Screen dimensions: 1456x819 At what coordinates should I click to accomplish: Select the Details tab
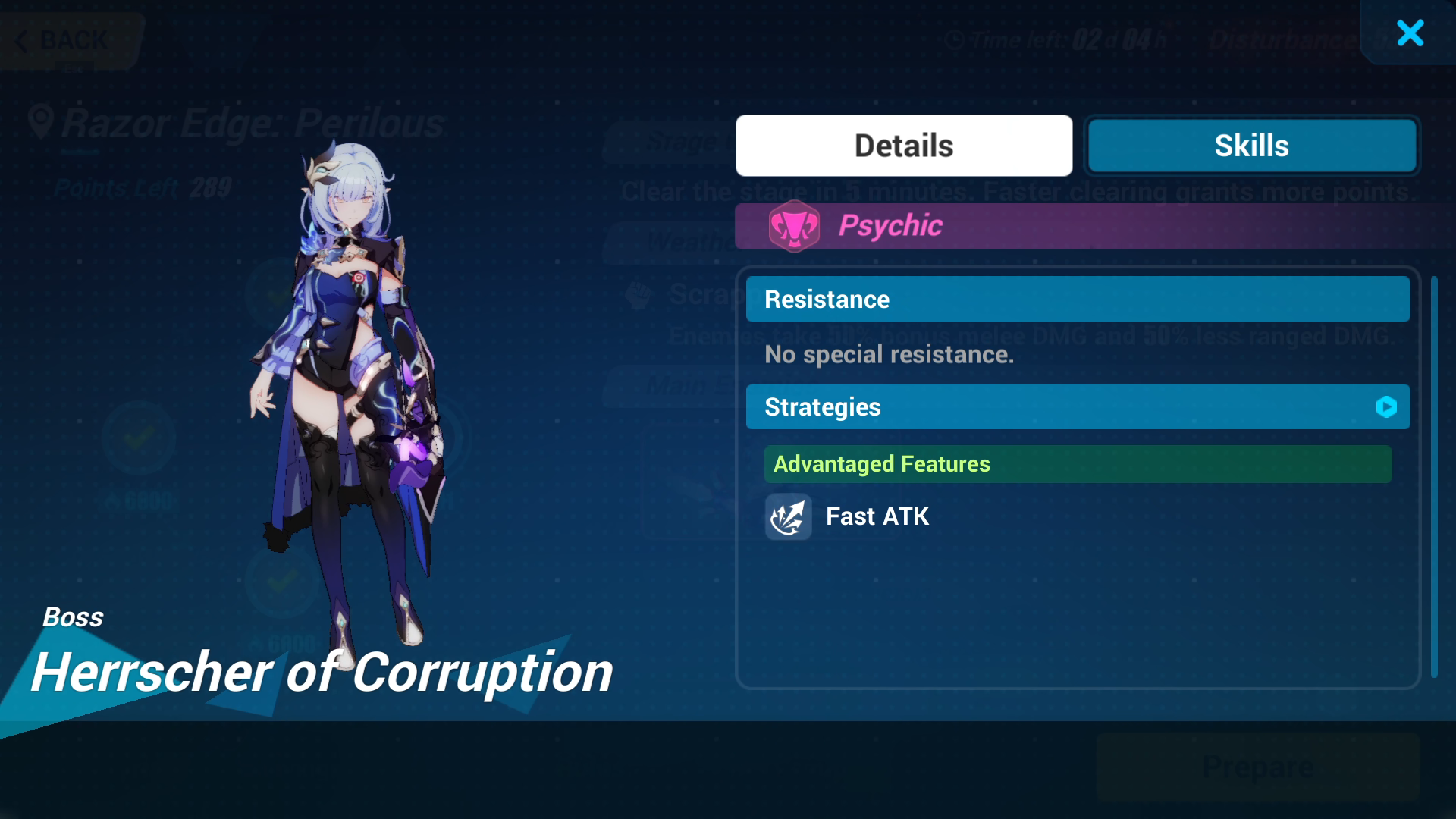(904, 146)
